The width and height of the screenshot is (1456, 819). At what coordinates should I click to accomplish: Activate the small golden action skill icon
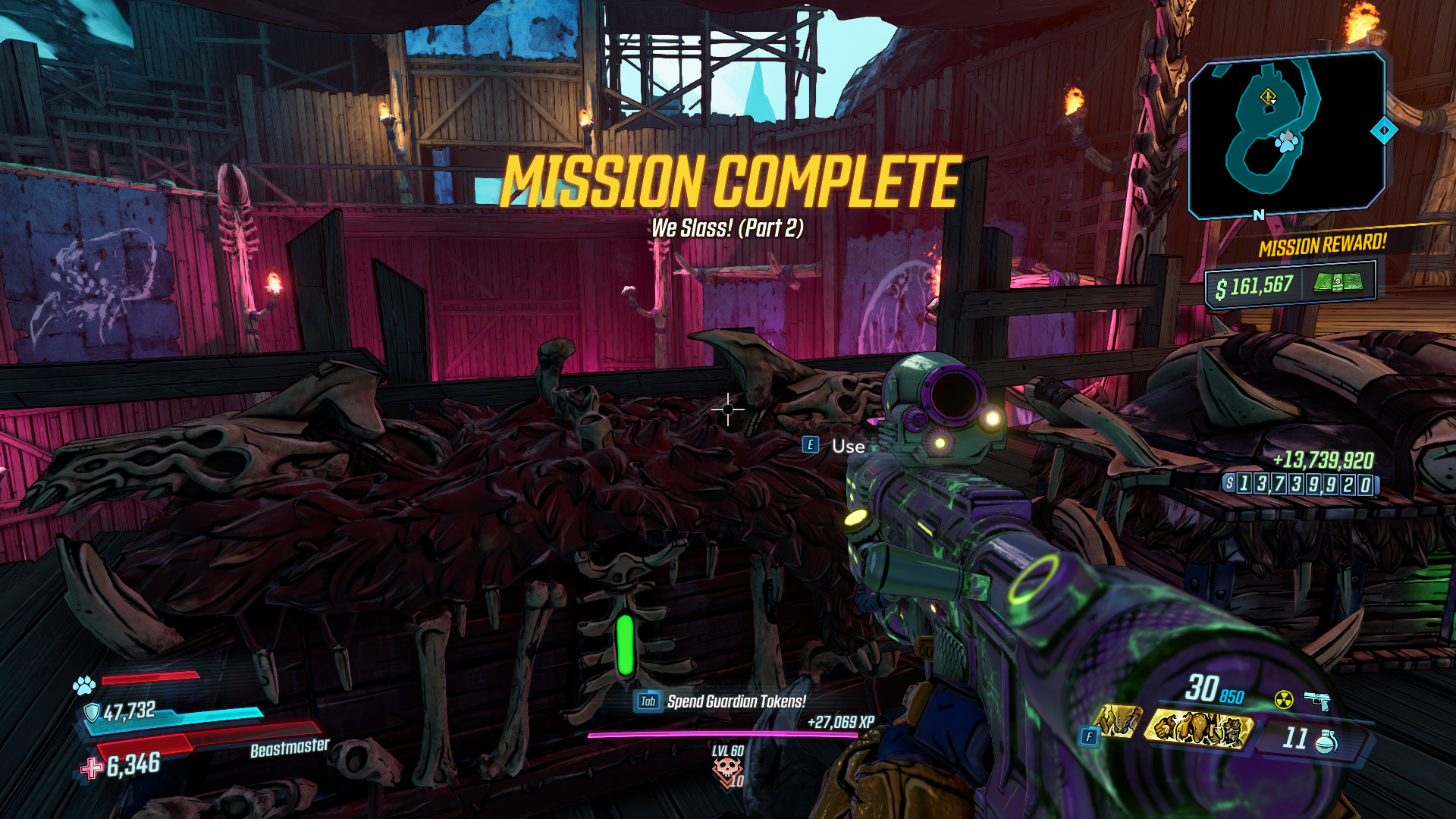[1117, 720]
